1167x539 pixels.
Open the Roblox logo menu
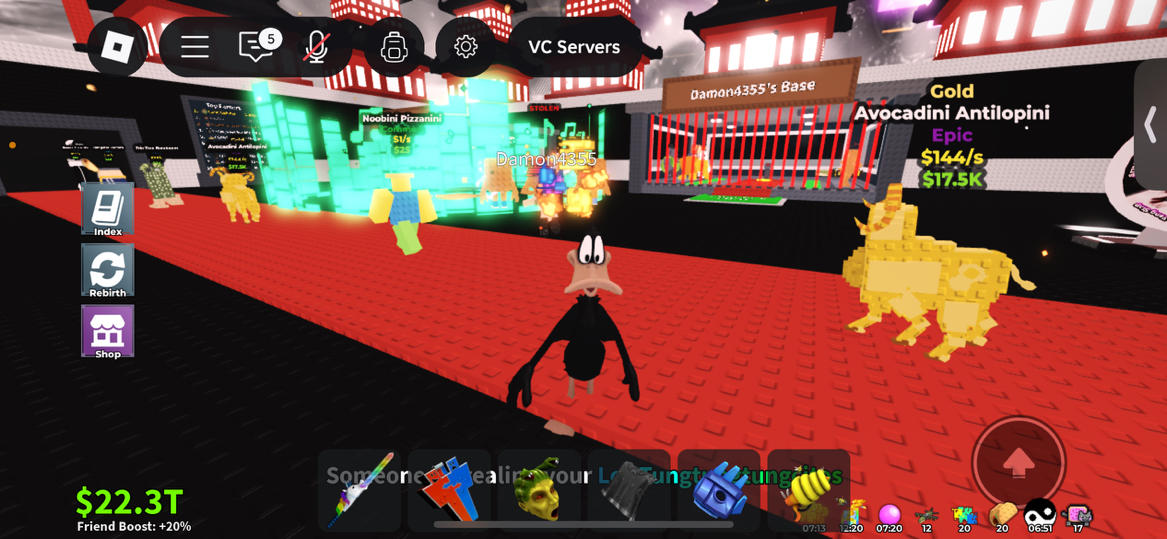coord(117,47)
